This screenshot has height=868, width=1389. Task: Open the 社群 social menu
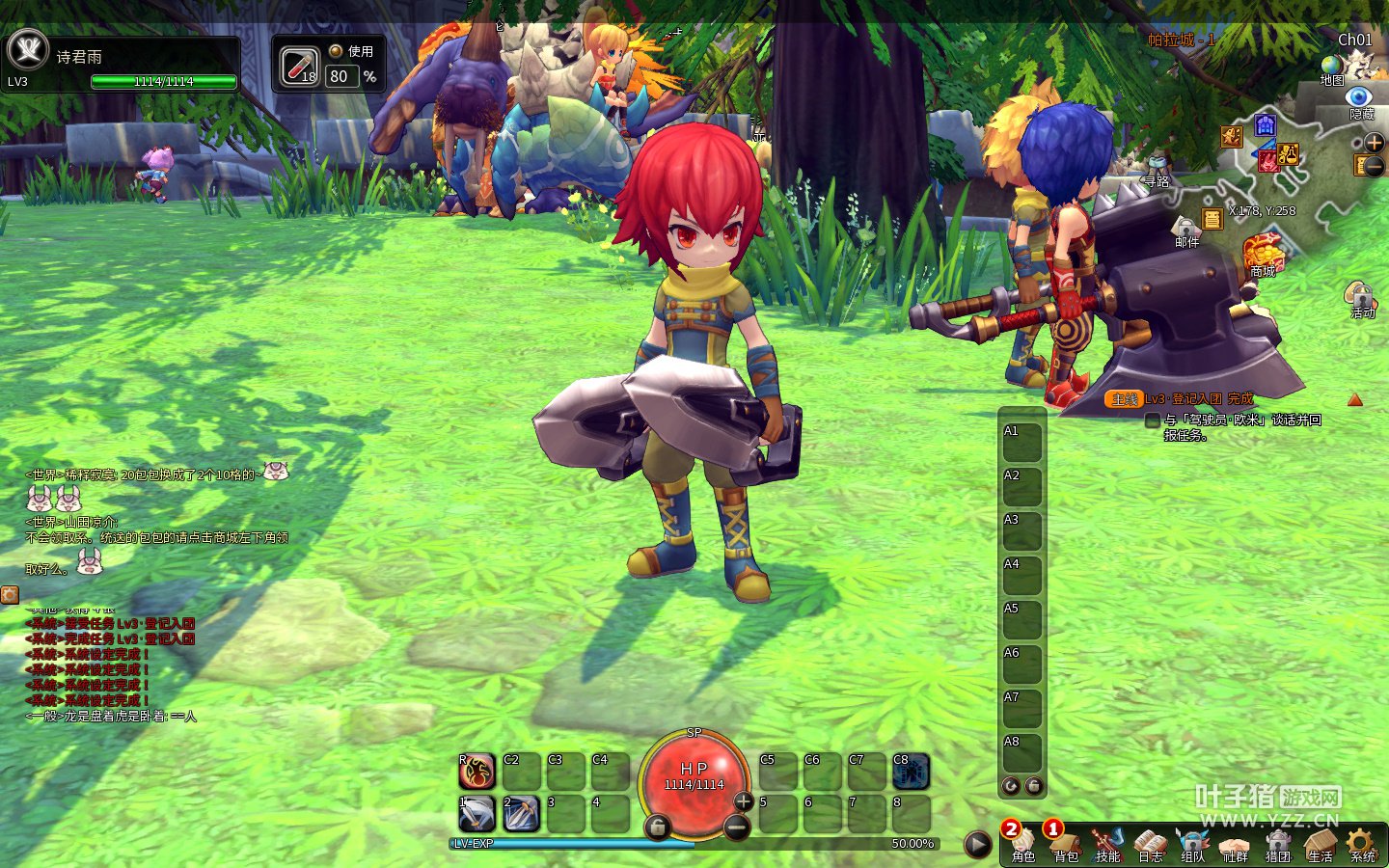(x=1235, y=845)
